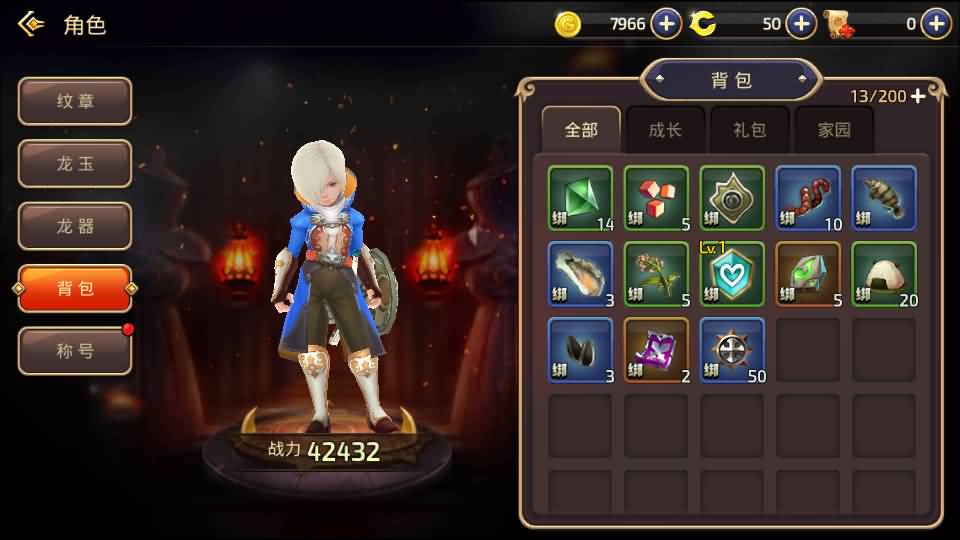The width and height of the screenshot is (960, 540).
Task: Select the highlighted 背包 menu button
Action: [75, 289]
